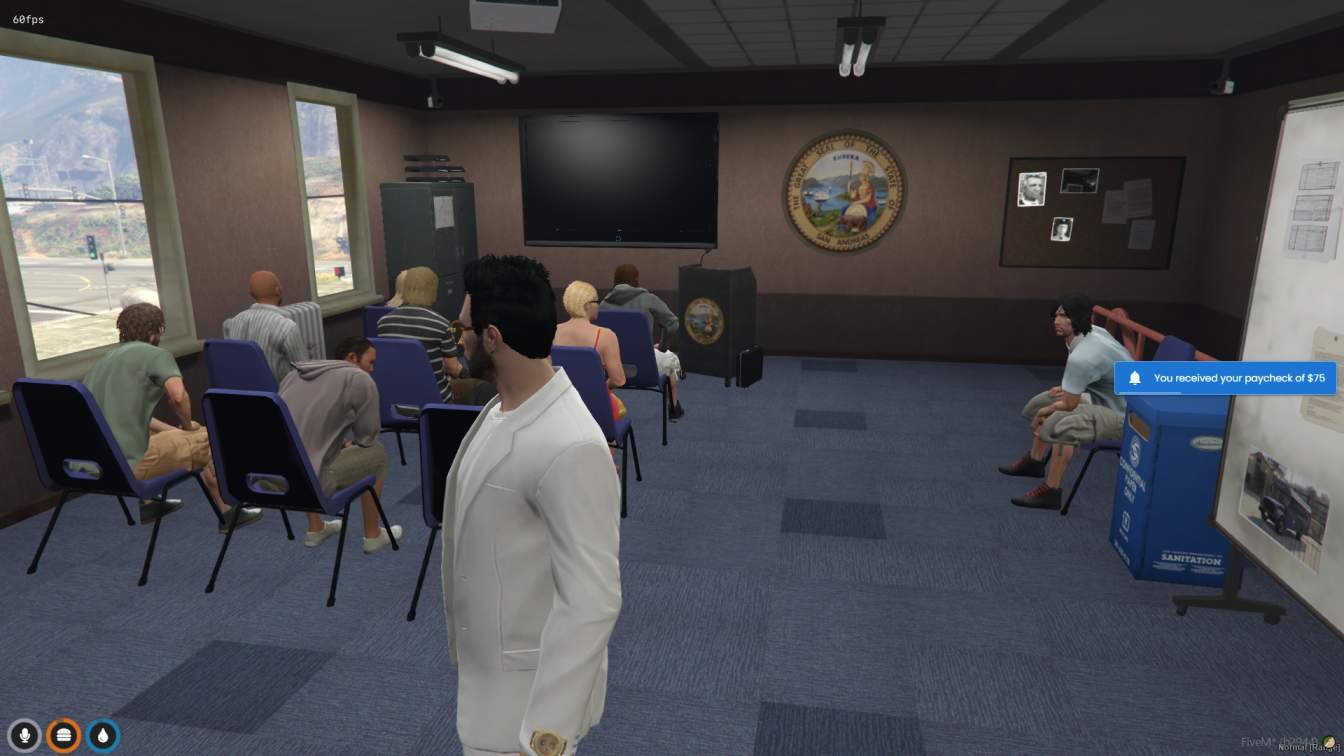This screenshot has width=1344, height=756.
Task: Click the water droplet thirst icon
Action: (100, 733)
